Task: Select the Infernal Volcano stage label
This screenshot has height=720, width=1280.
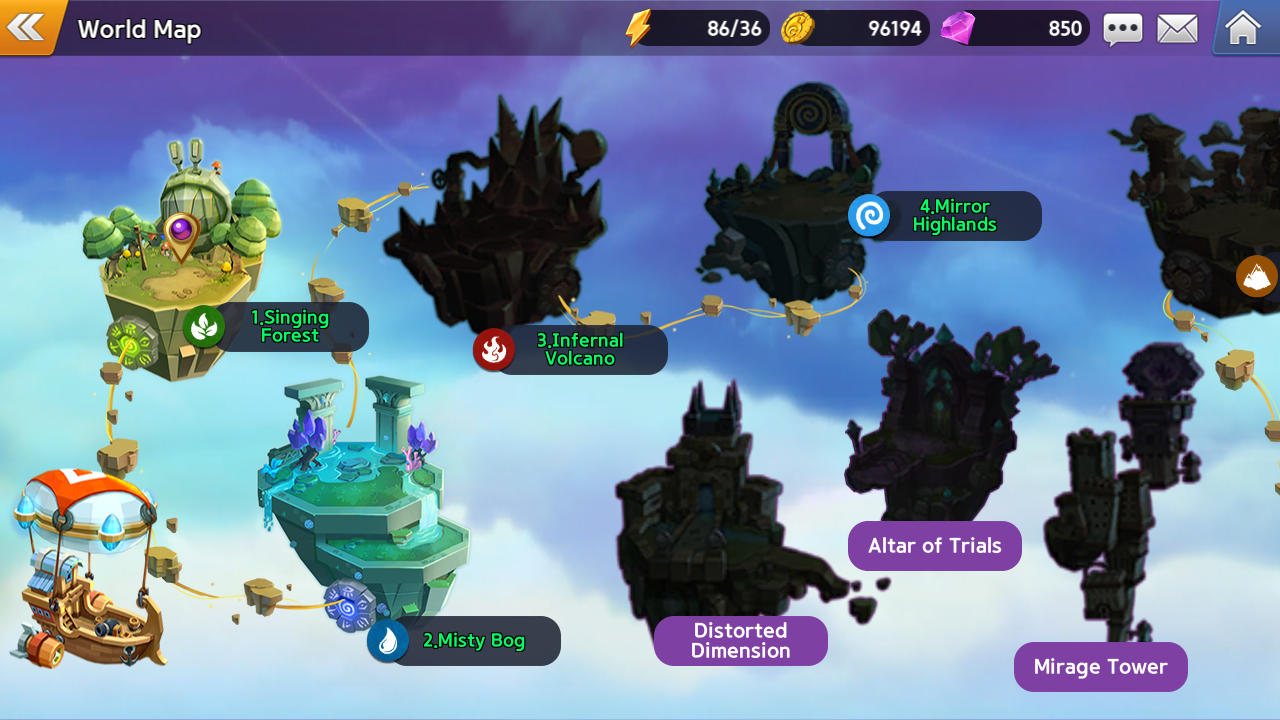Action: [578, 350]
